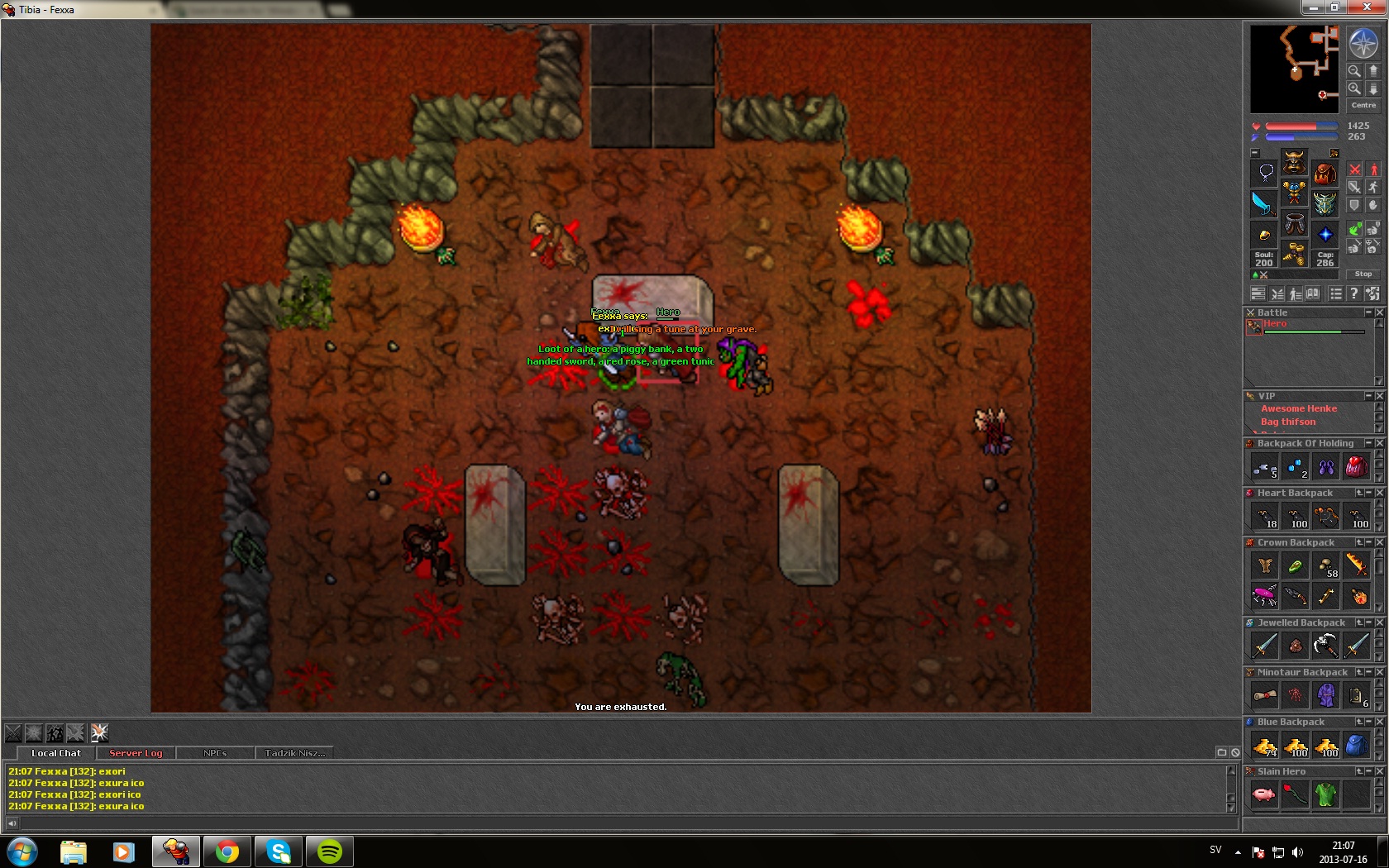Open the red backpack equipment slot
1389x868 pixels.
click(x=1325, y=174)
